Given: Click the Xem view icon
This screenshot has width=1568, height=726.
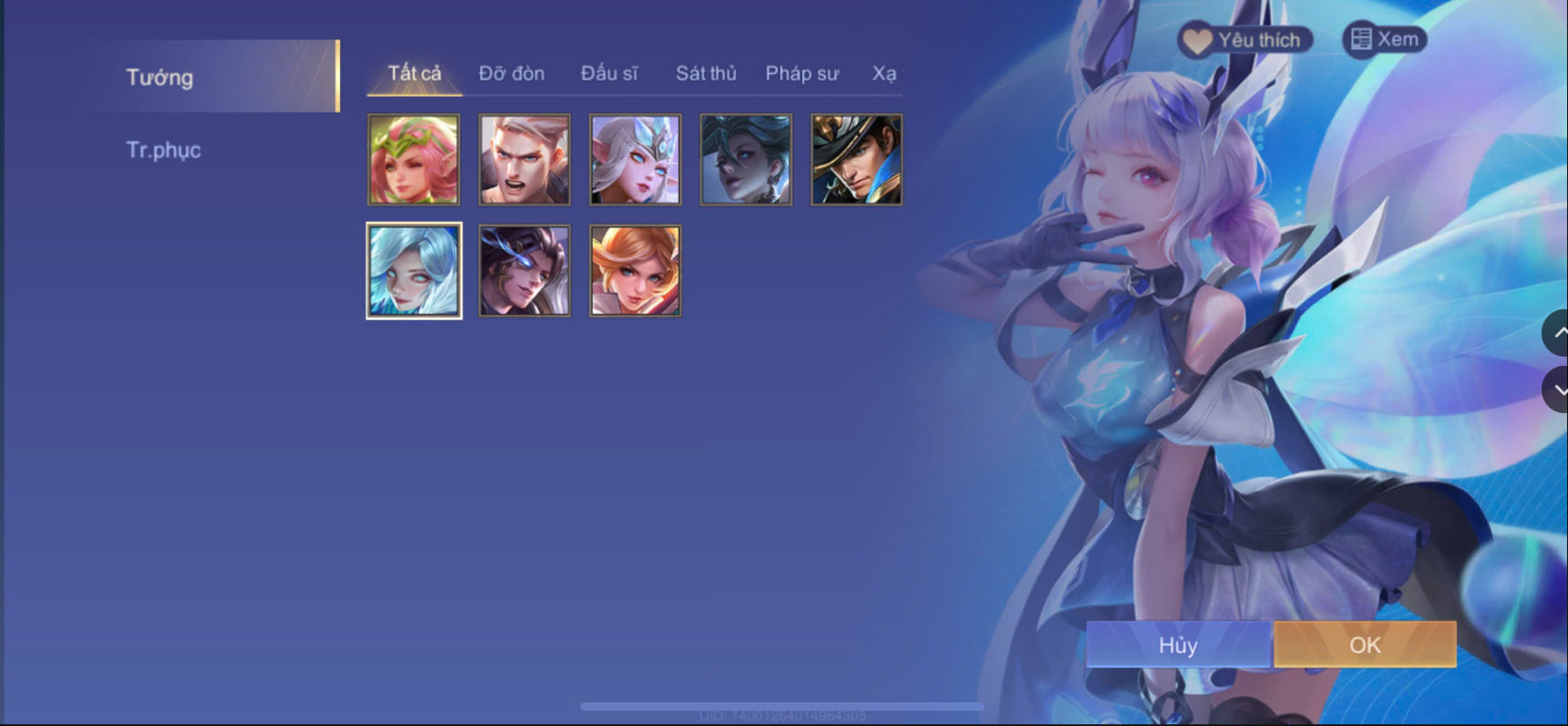Looking at the screenshot, I should click(1361, 38).
